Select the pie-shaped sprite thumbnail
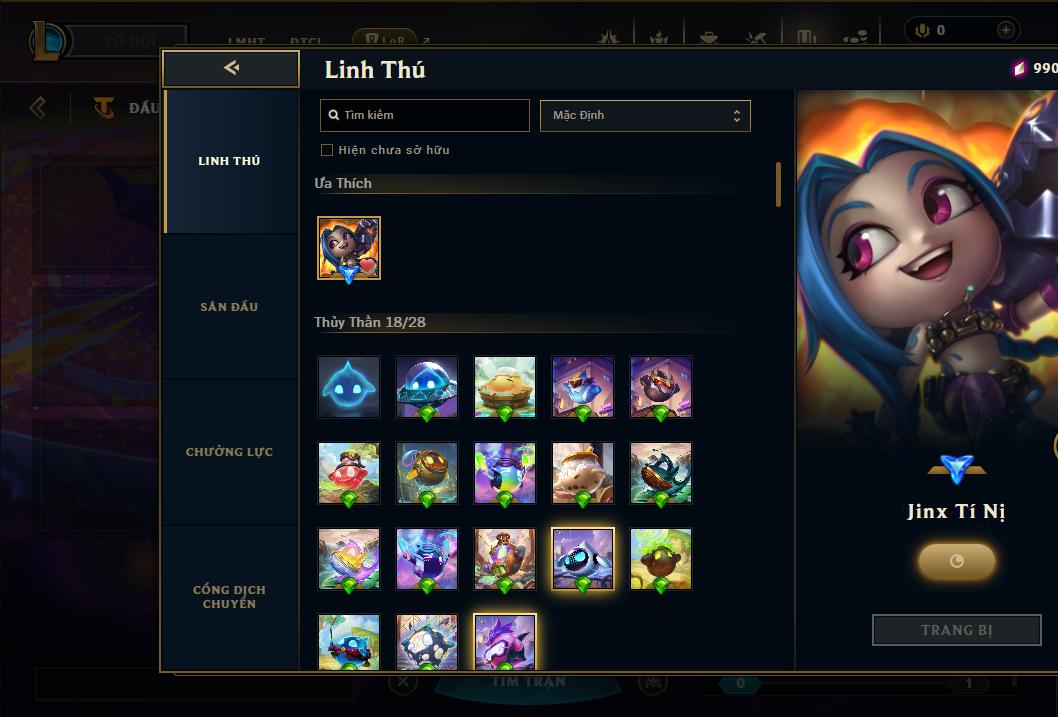The width and height of the screenshot is (1058, 717). [x=505, y=386]
